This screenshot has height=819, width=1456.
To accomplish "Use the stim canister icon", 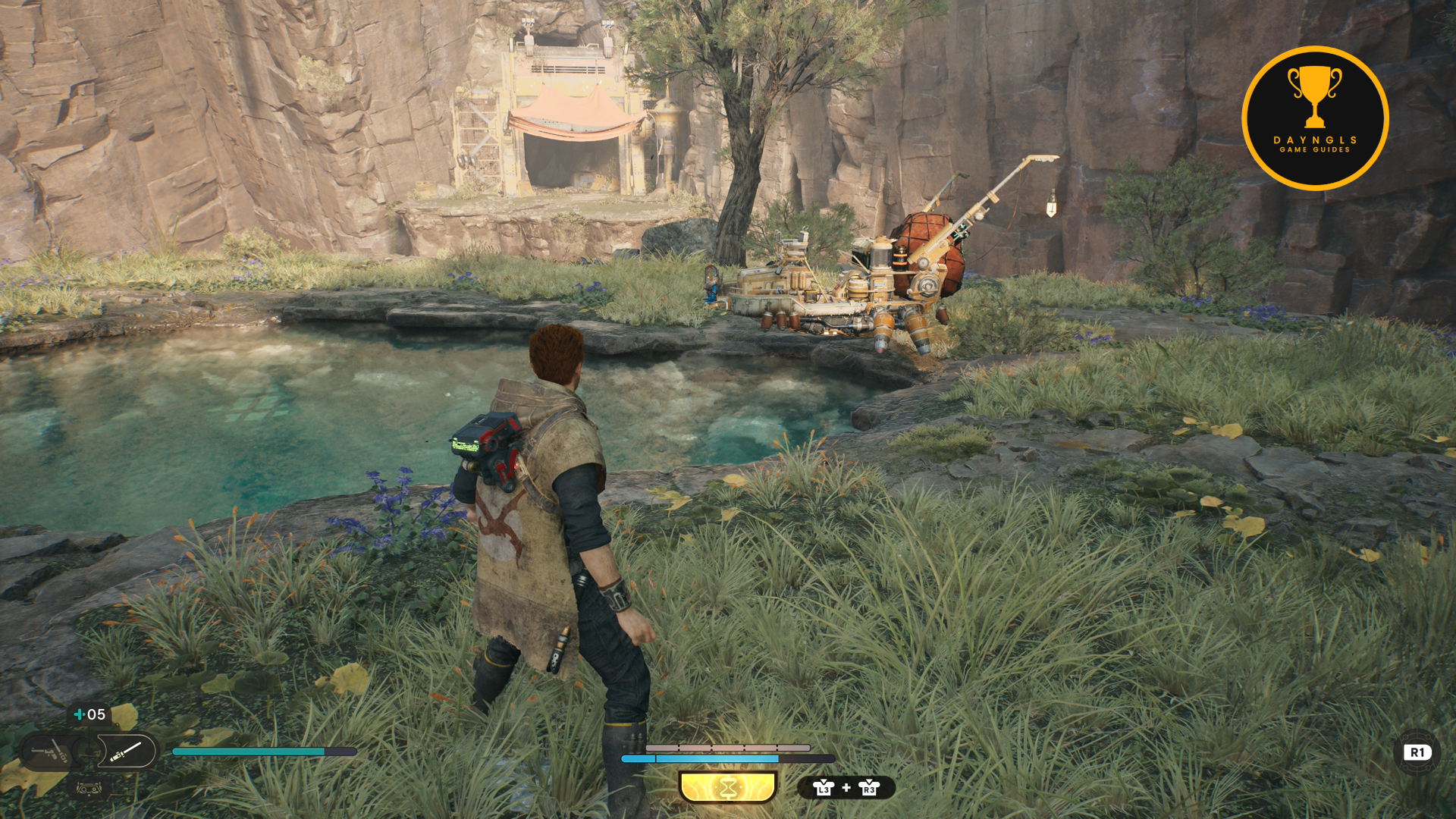I will click(x=79, y=714).
